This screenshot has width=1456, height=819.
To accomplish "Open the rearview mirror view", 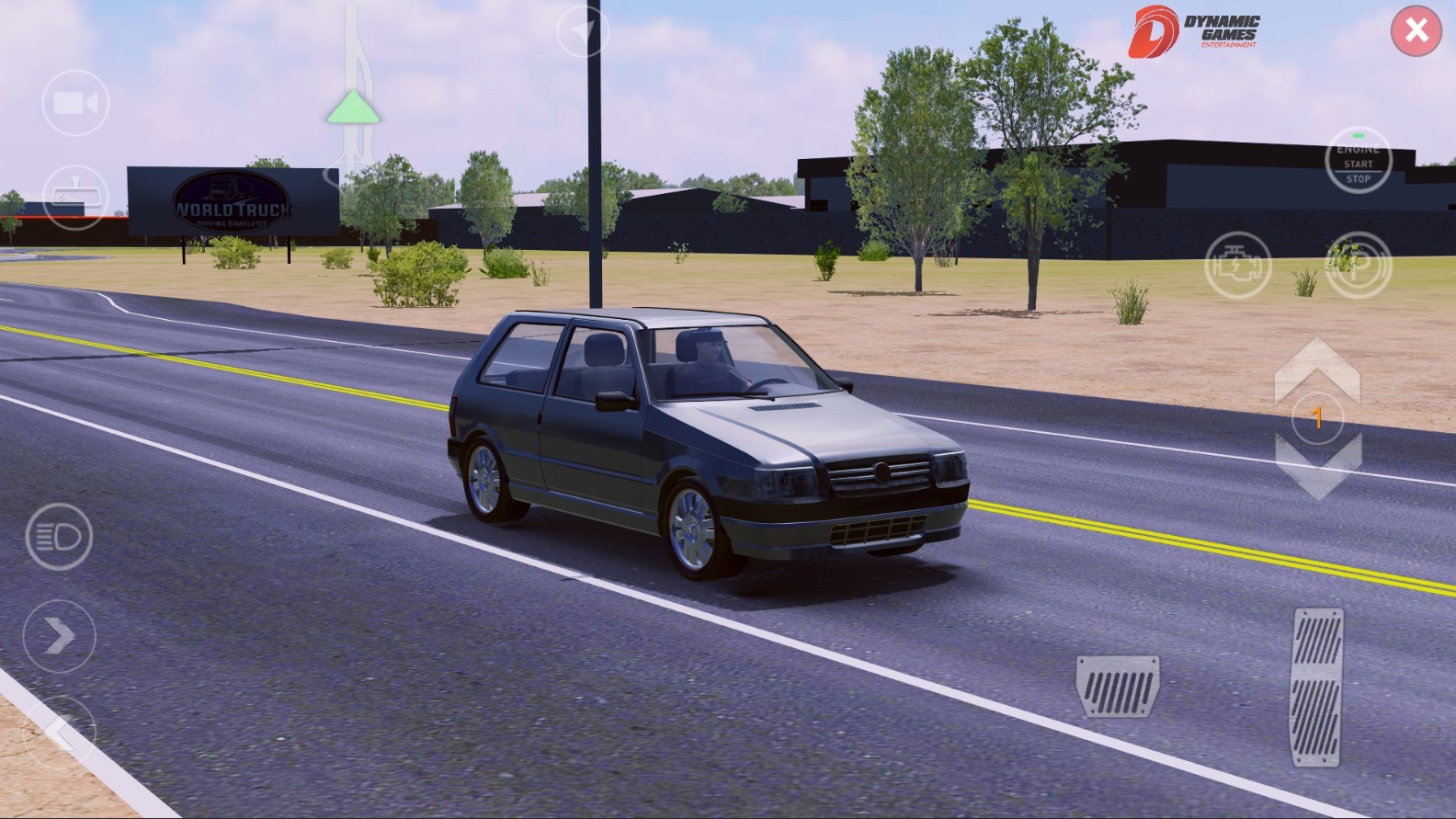I will (74, 196).
